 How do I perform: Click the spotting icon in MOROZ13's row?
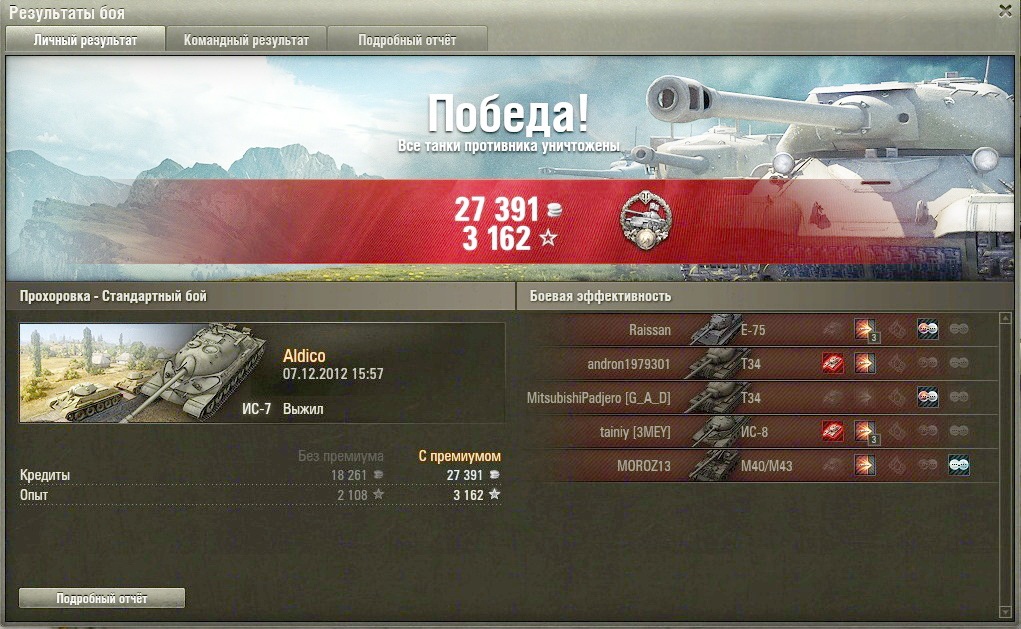pyautogui.click(x=959, y=465)
